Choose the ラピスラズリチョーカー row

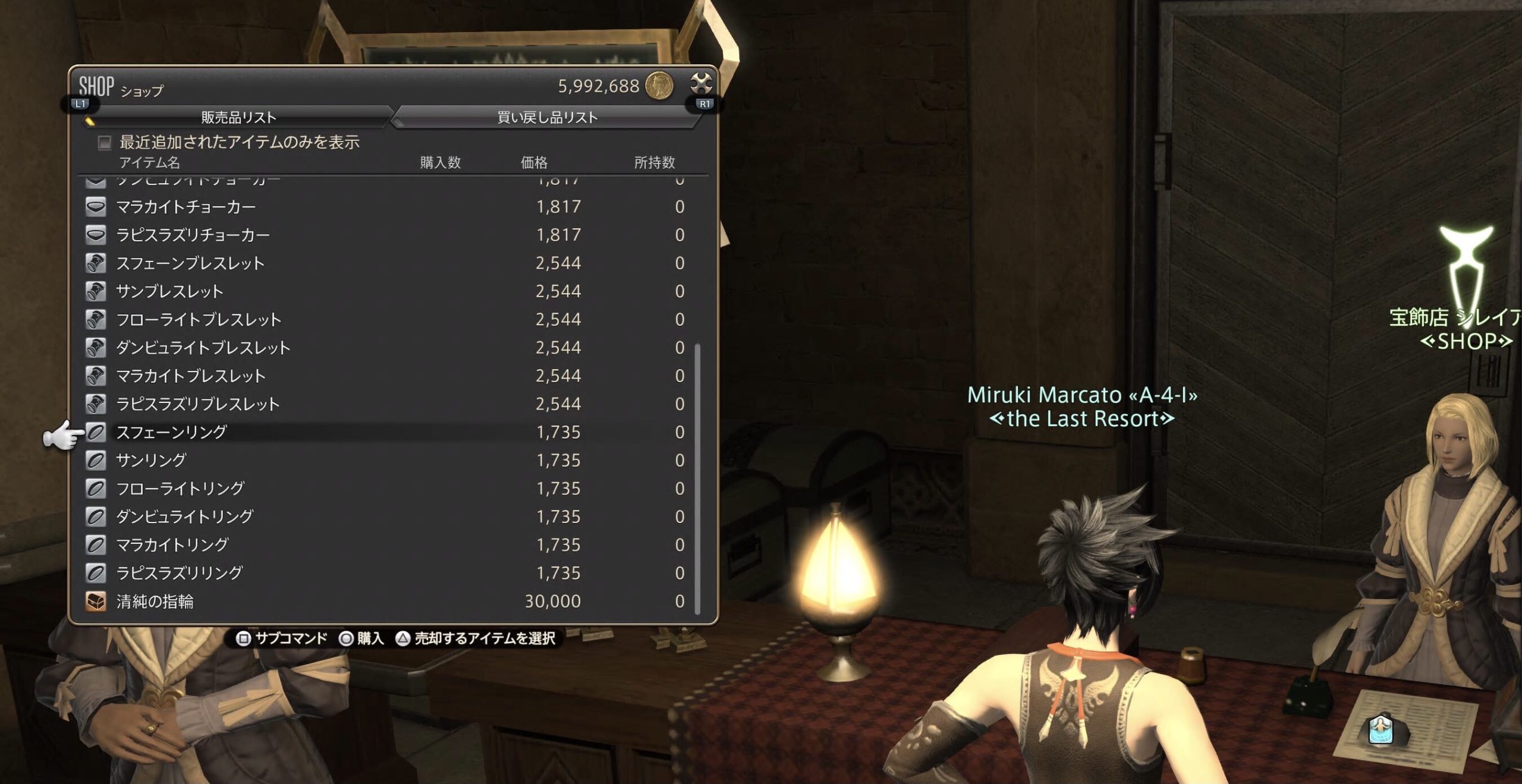click(193, 235)
